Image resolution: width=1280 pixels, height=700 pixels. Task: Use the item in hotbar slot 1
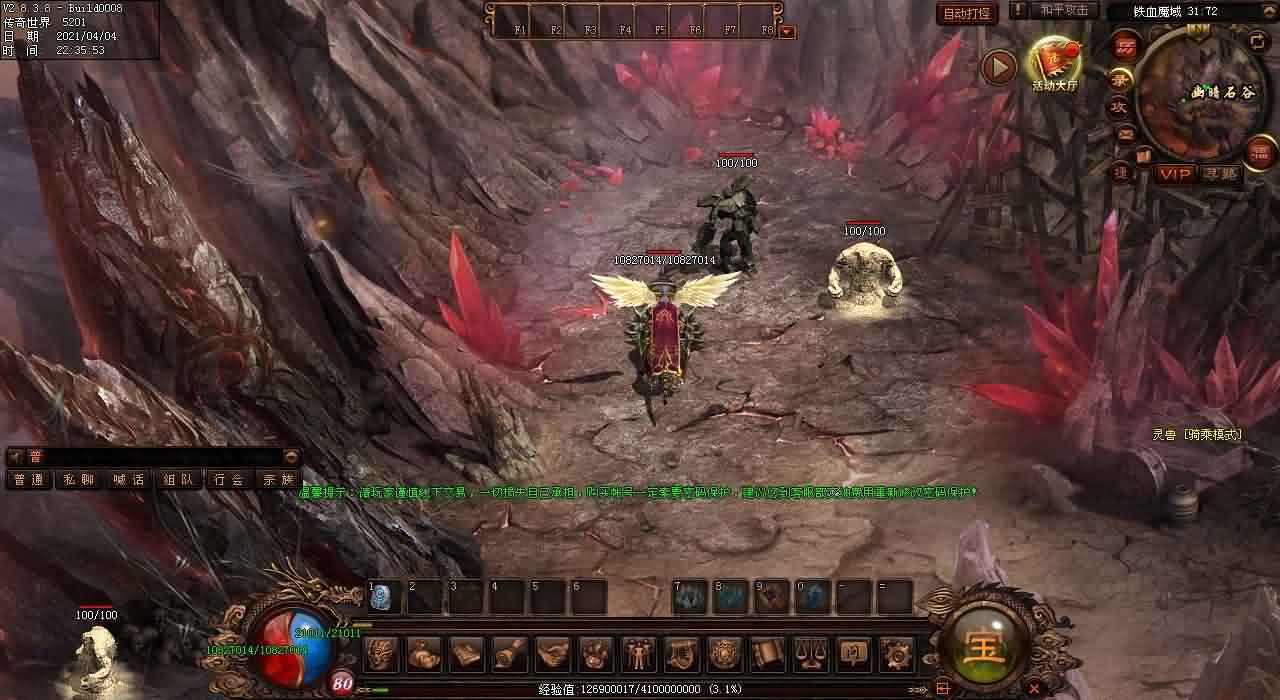(384, 597)
